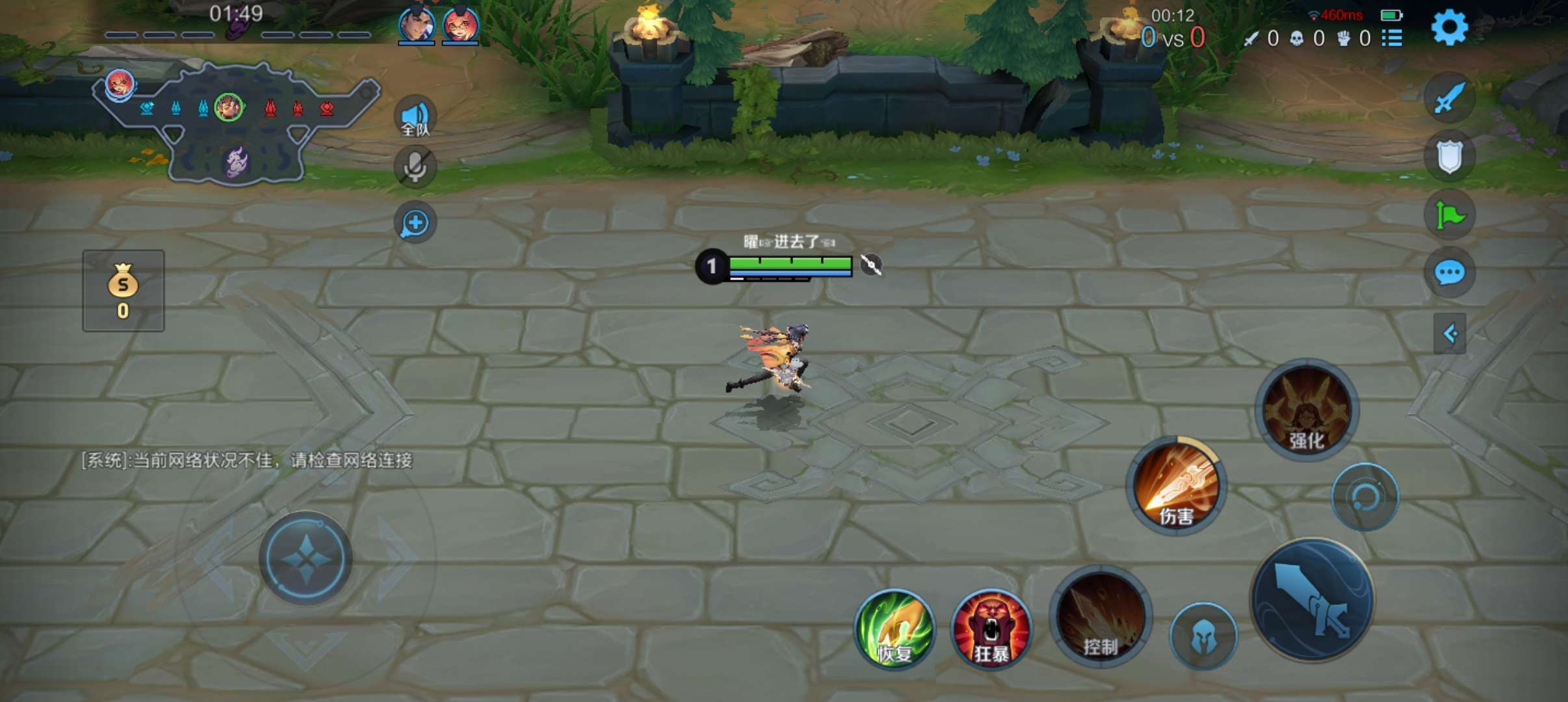Activate the 伤害 skill

1176,486
